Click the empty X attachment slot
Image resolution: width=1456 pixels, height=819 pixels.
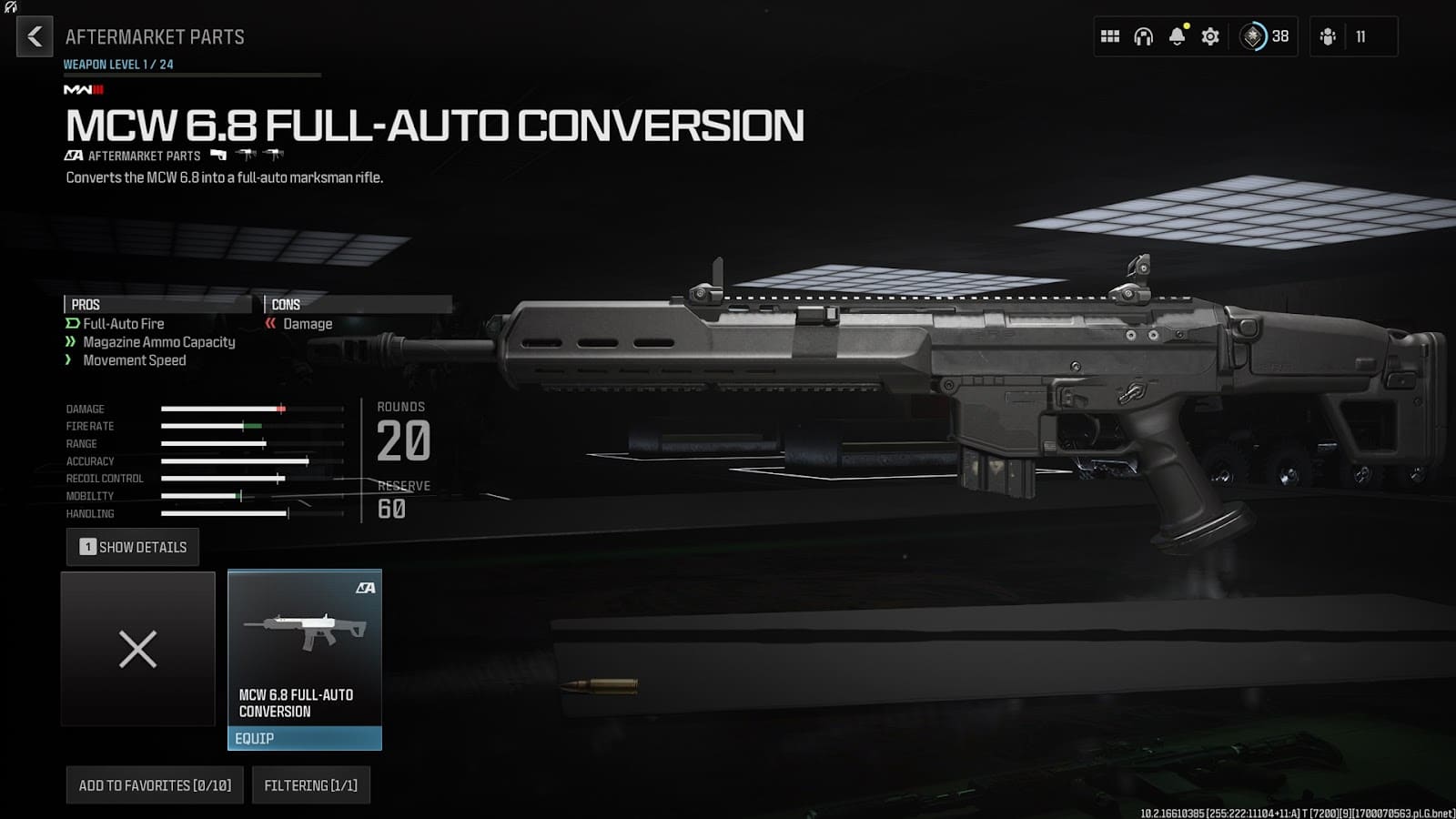click(x=137, y=649)
